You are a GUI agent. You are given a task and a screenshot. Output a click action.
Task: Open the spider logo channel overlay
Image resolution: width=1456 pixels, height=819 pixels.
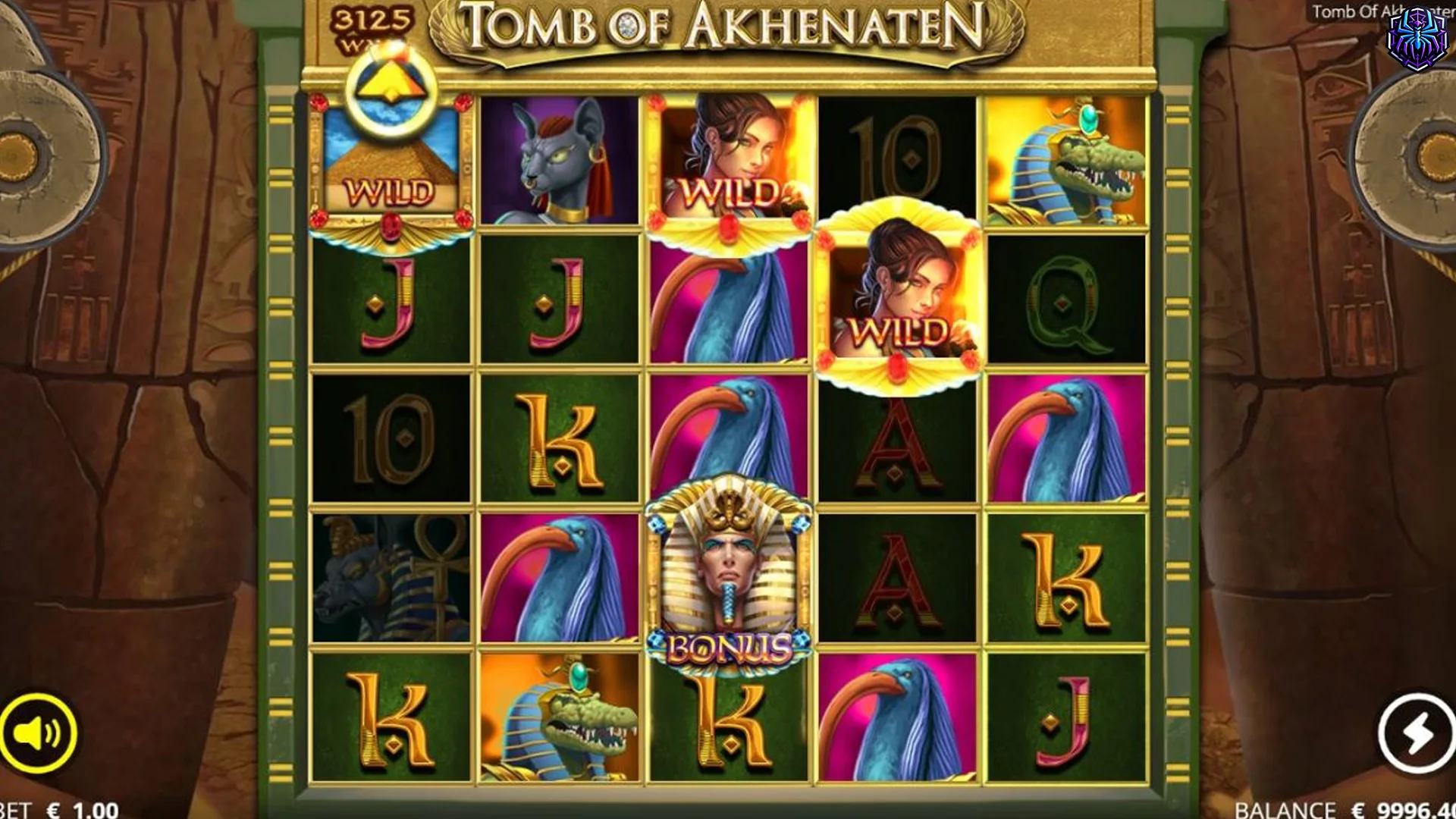click(x=1417, y=39)
